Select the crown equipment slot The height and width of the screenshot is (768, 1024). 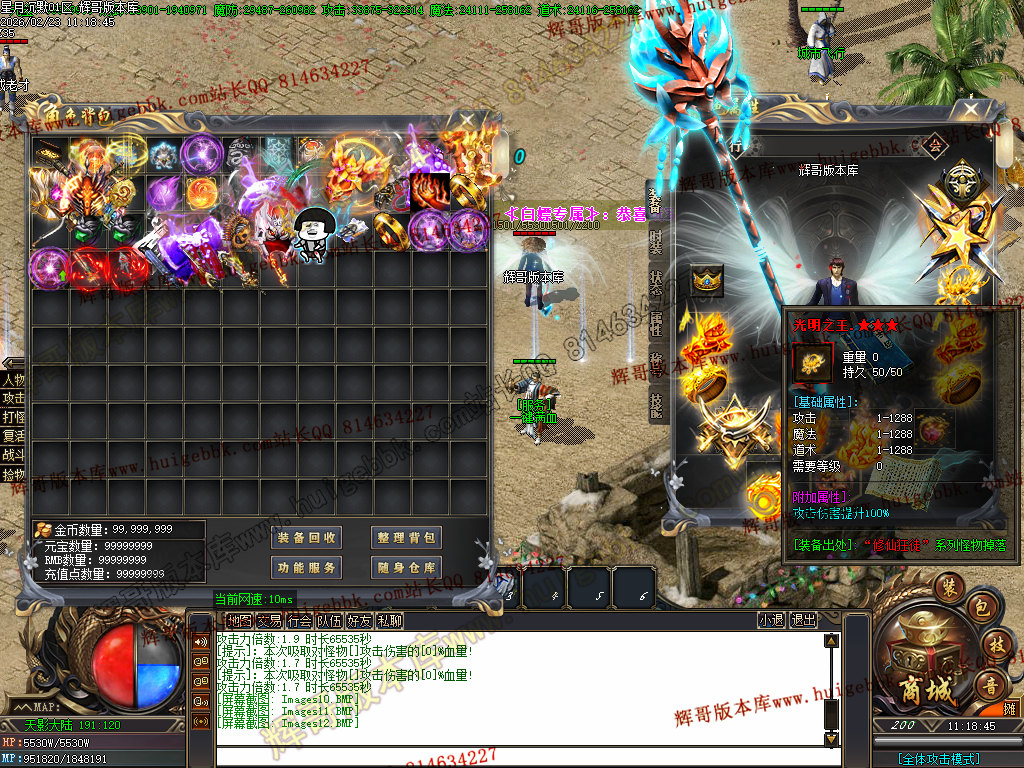tap(707, 281)
